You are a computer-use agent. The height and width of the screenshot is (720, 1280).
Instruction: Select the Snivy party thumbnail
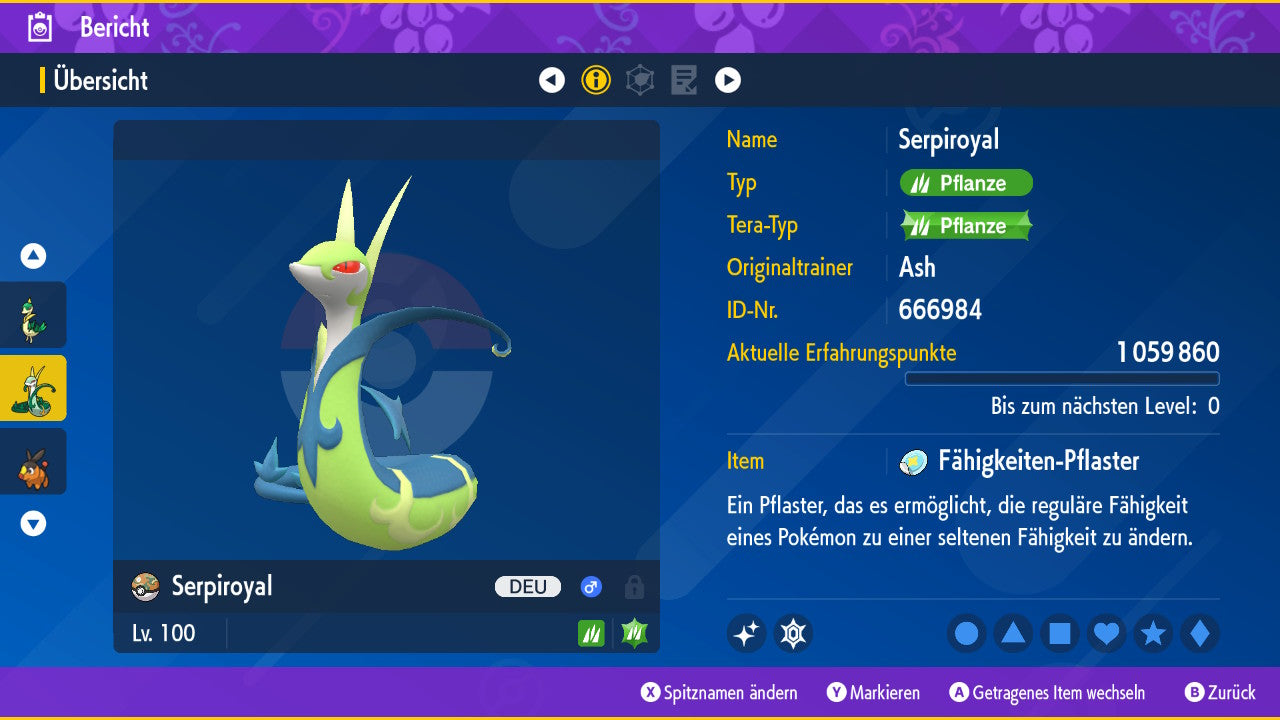click(33, 315)
